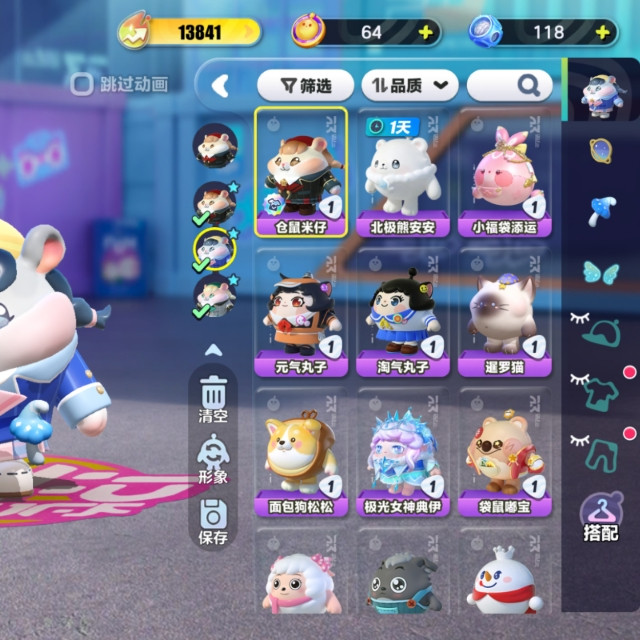
Task: Pick the 极光女神典伊 costume
Action: click(x=403, y=452)
